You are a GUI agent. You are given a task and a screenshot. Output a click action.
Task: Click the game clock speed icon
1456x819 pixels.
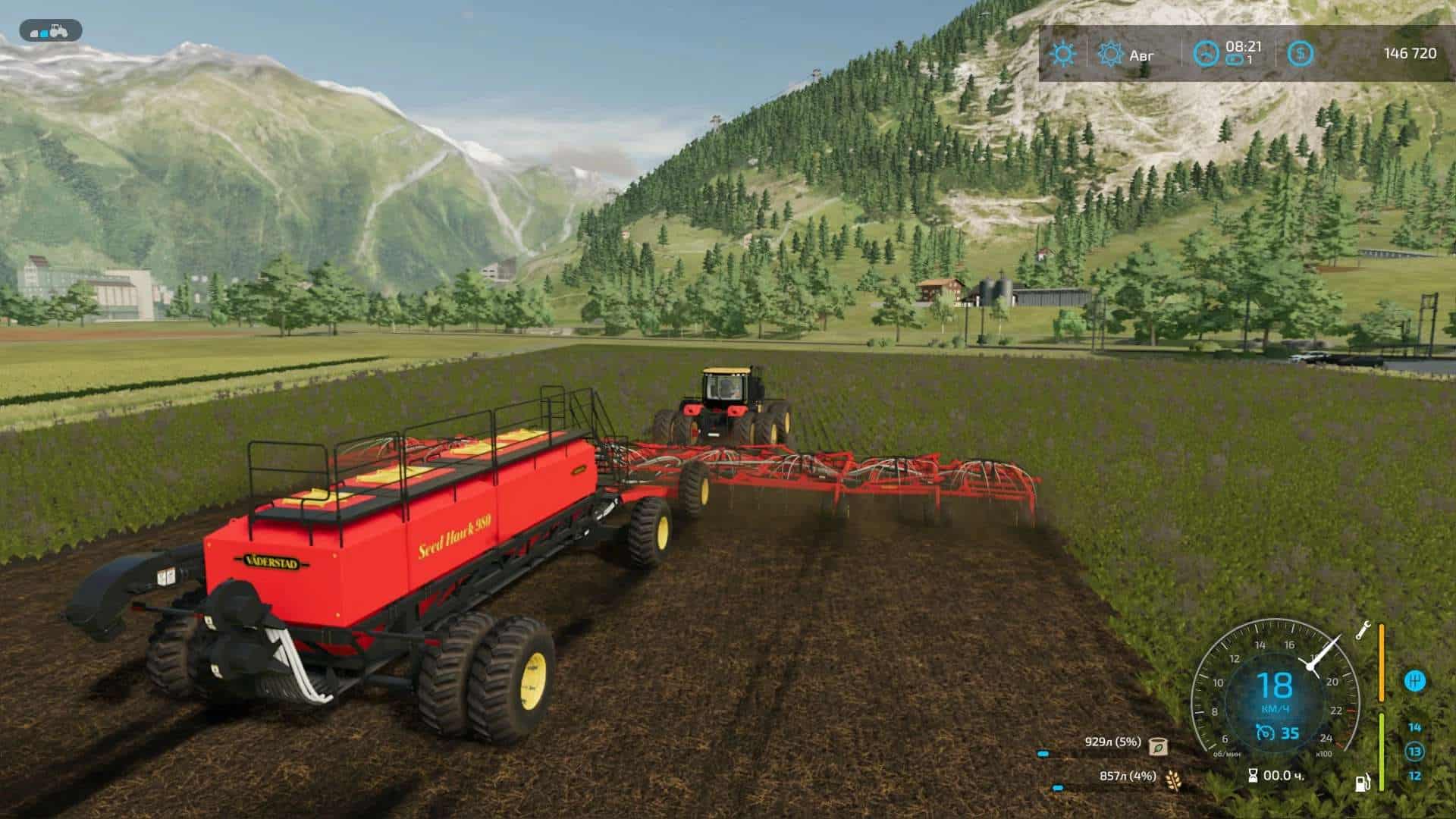[1207, 54]
